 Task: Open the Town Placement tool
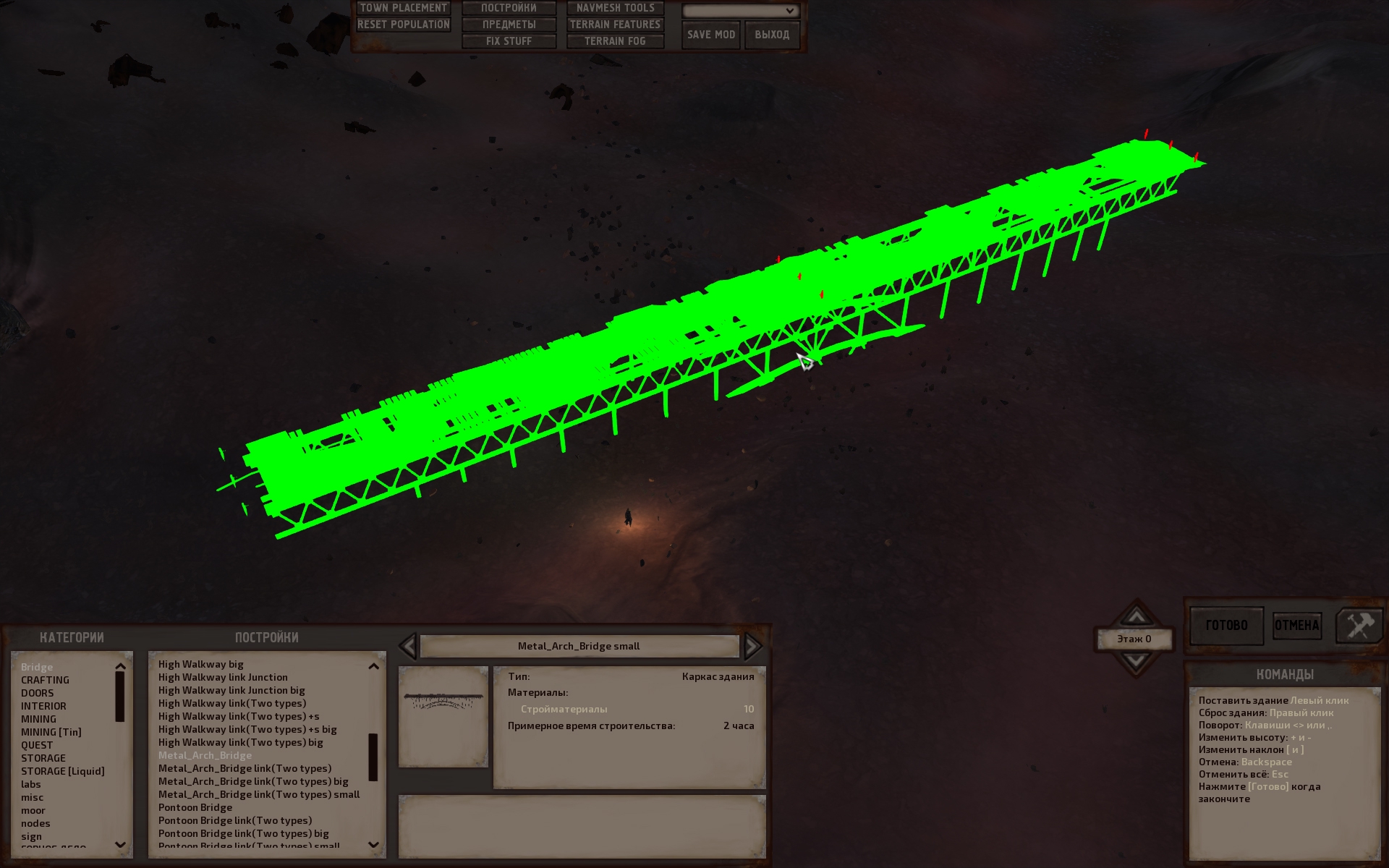coord(403,8)
